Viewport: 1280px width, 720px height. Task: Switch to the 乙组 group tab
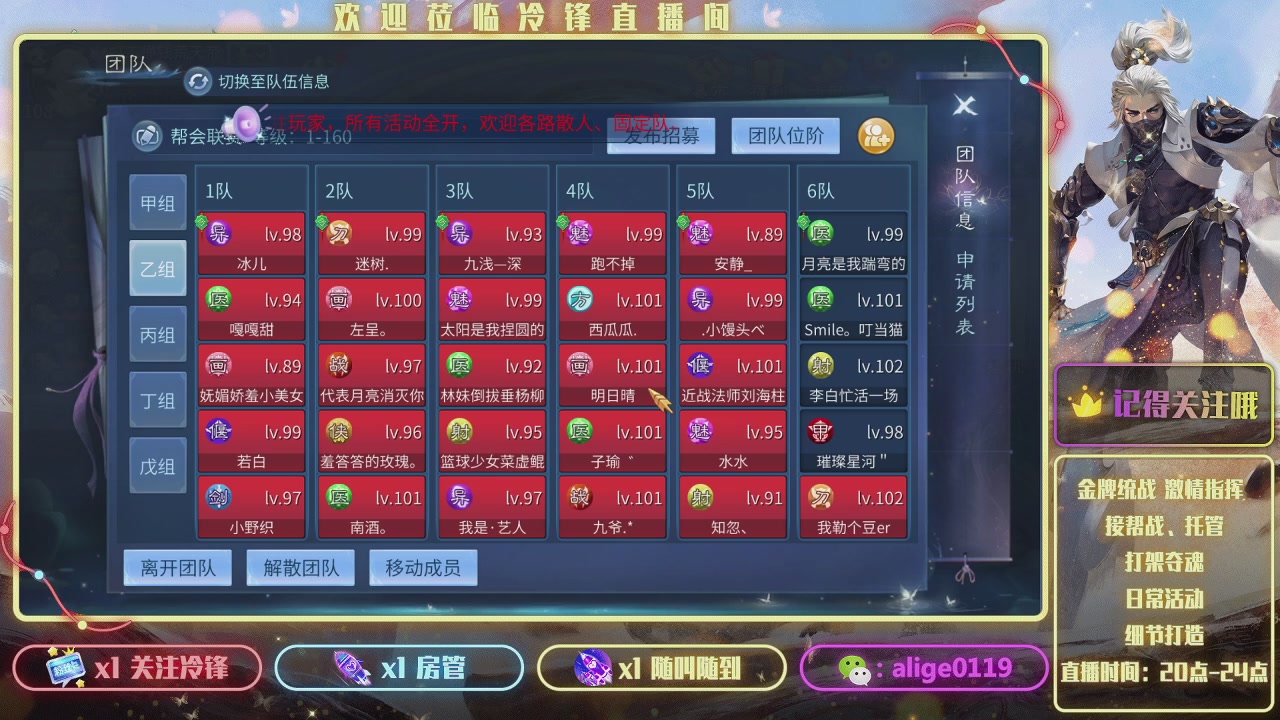[157, 267]
